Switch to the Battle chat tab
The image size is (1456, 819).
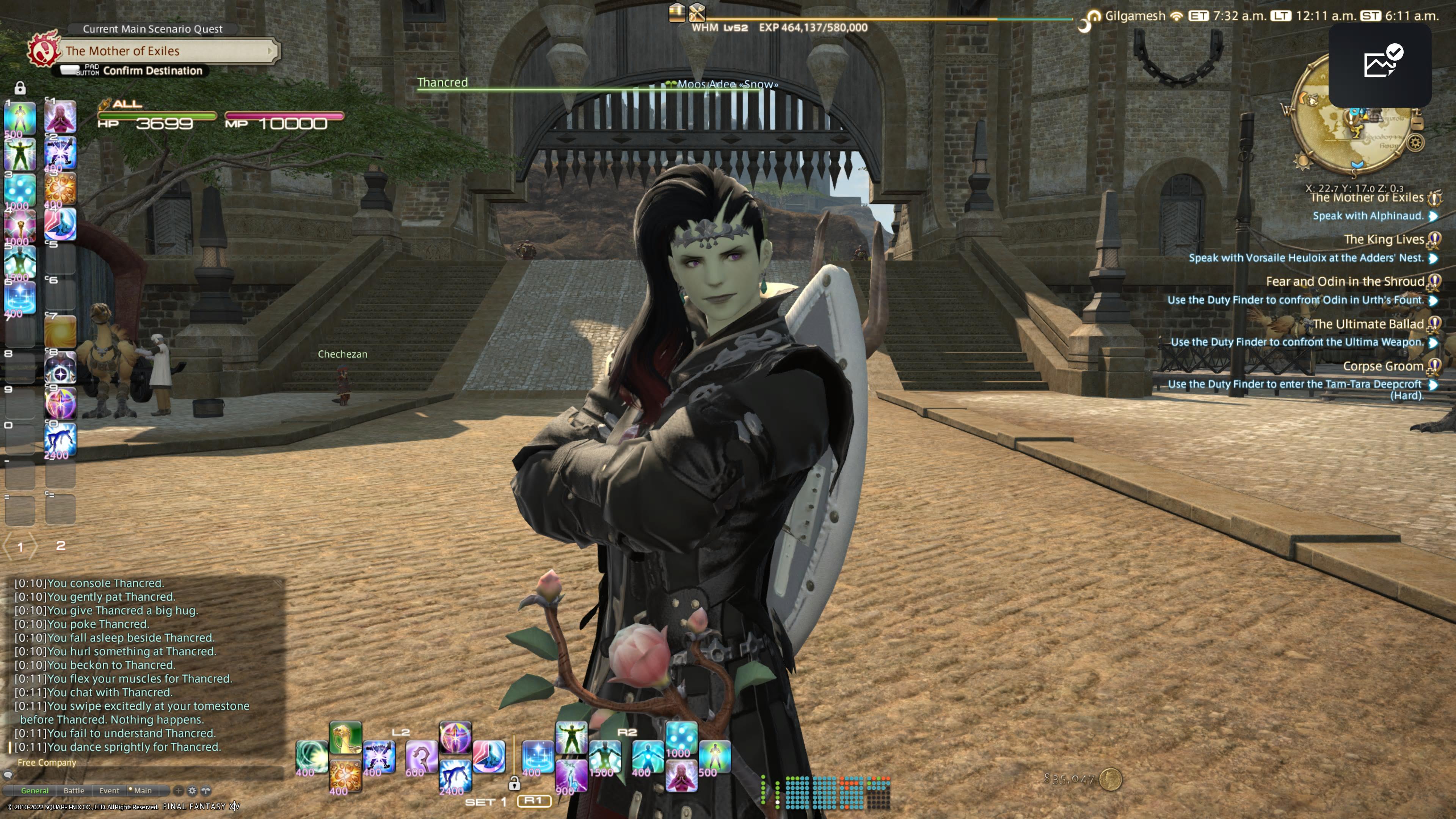(x=74, y=791)
